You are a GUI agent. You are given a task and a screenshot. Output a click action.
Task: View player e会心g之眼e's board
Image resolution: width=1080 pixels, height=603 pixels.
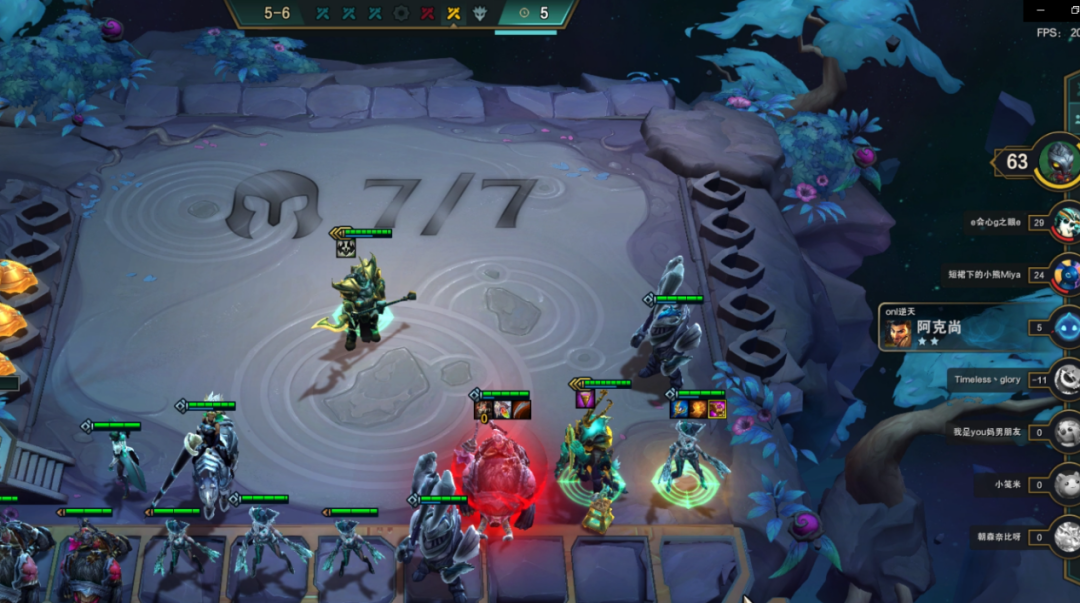(1066, 222)
